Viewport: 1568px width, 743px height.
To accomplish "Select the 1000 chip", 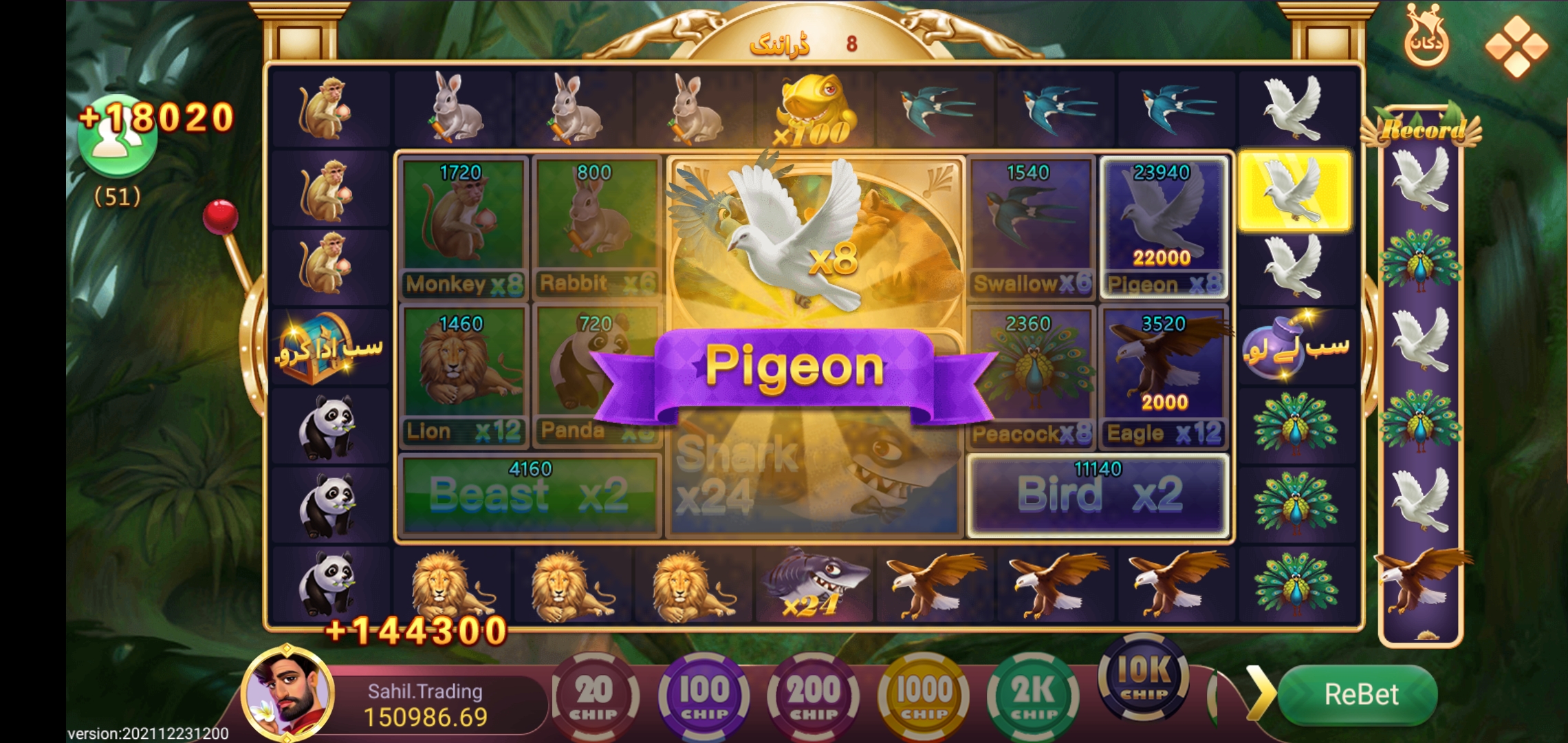I will click(x=922, y=695).
